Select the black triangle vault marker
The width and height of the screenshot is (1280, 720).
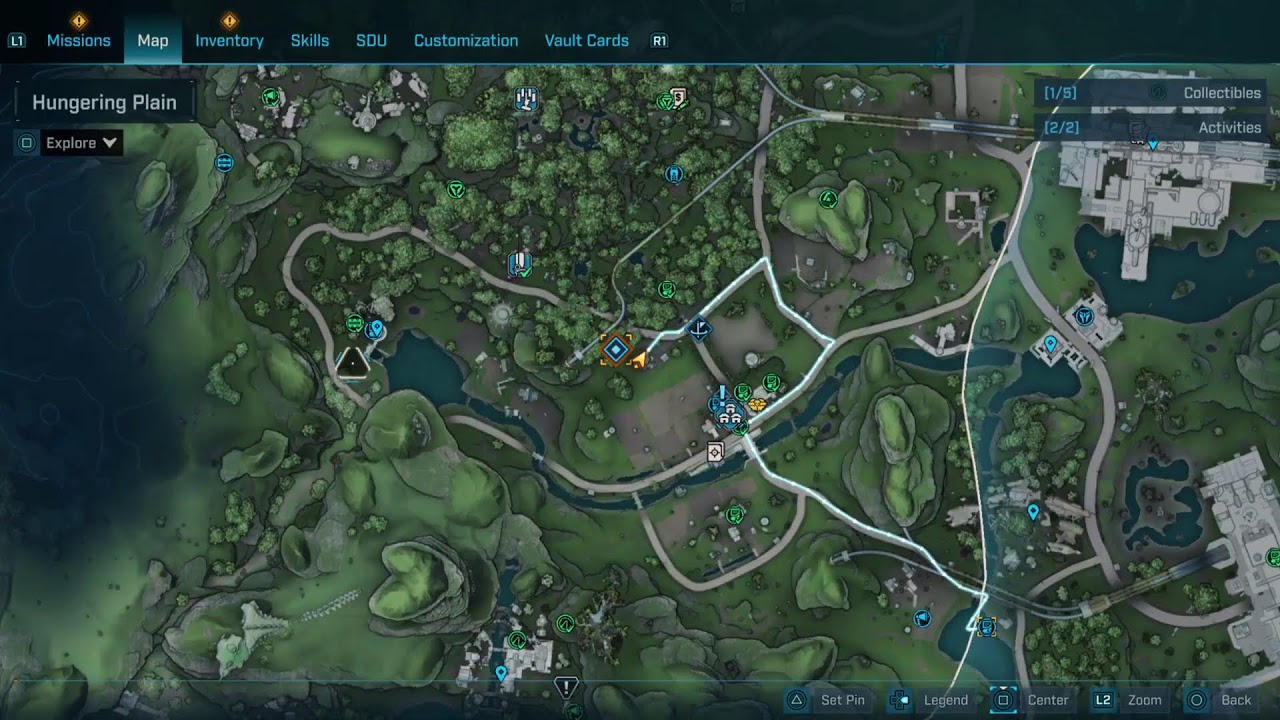pyautogui.click(x=352, y=363)
